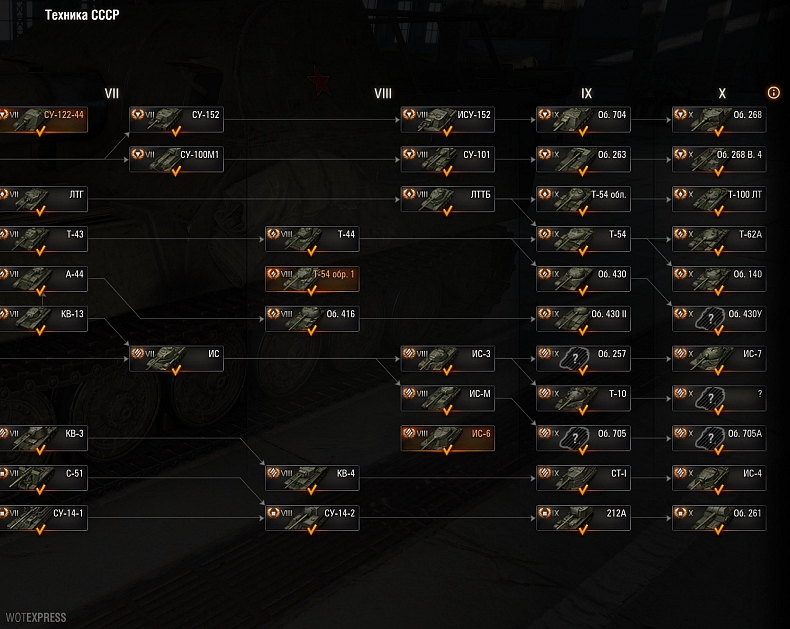The width and height of the screenshot is (790, 629).
Task: Open the ИС-3 tank node
Action: 447,359
